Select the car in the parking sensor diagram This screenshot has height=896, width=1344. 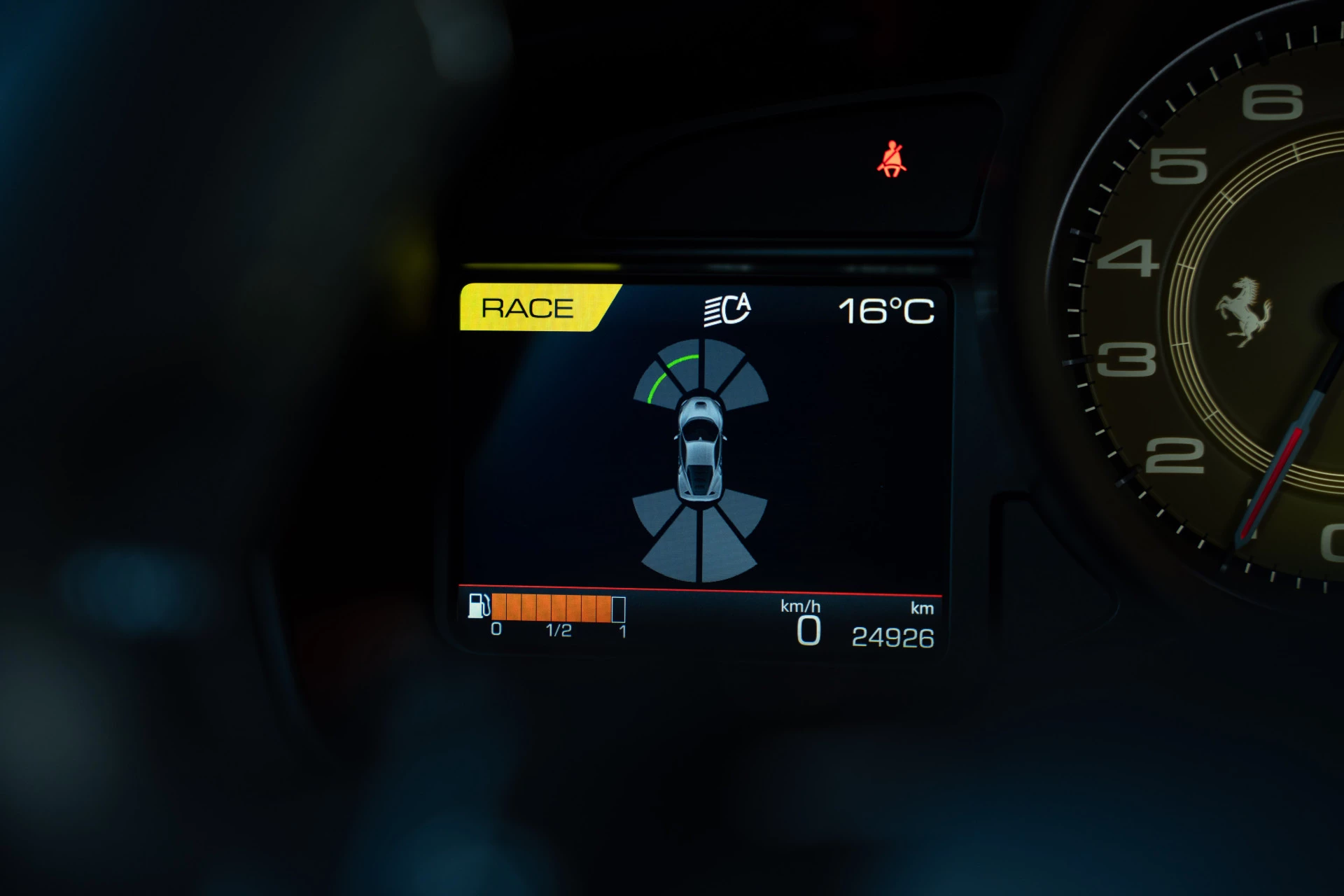(x=699, y=449)
